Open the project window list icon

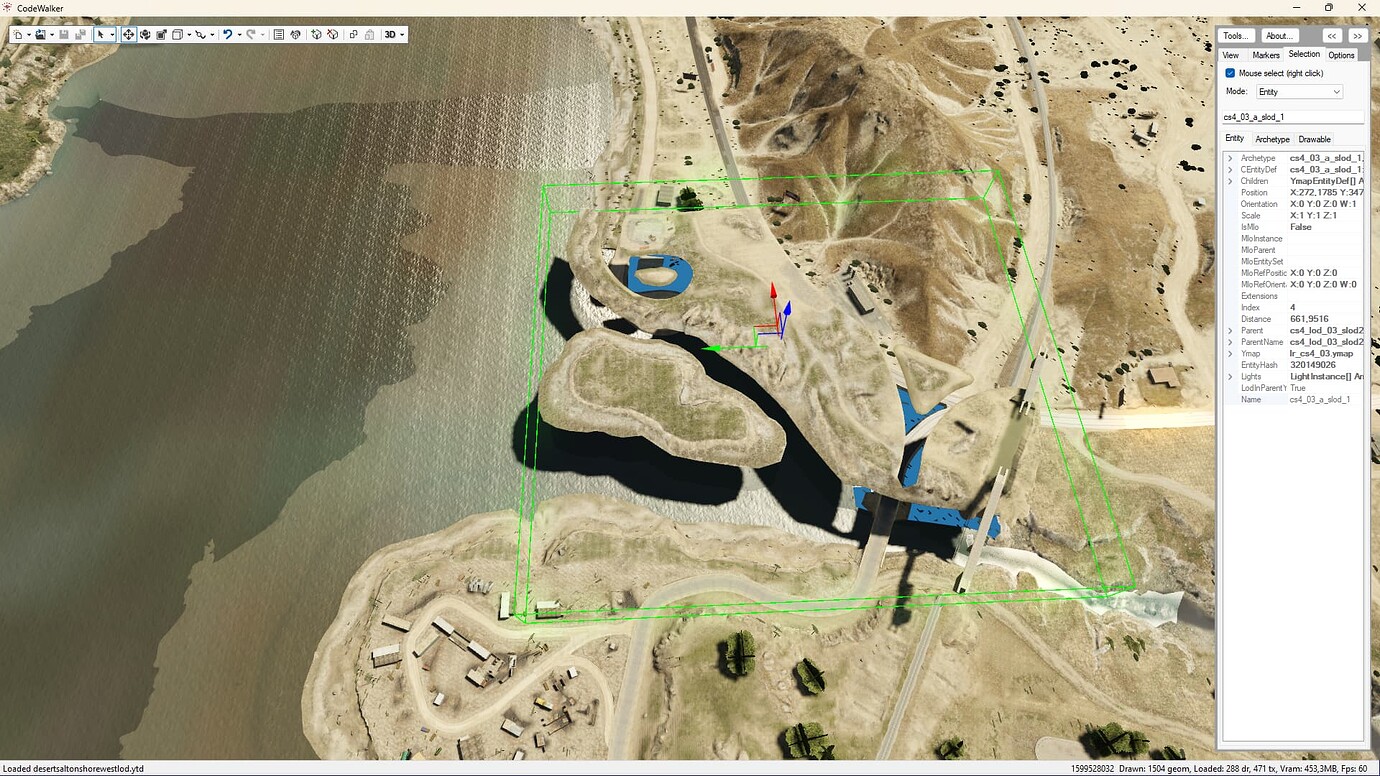pos(277,34)
